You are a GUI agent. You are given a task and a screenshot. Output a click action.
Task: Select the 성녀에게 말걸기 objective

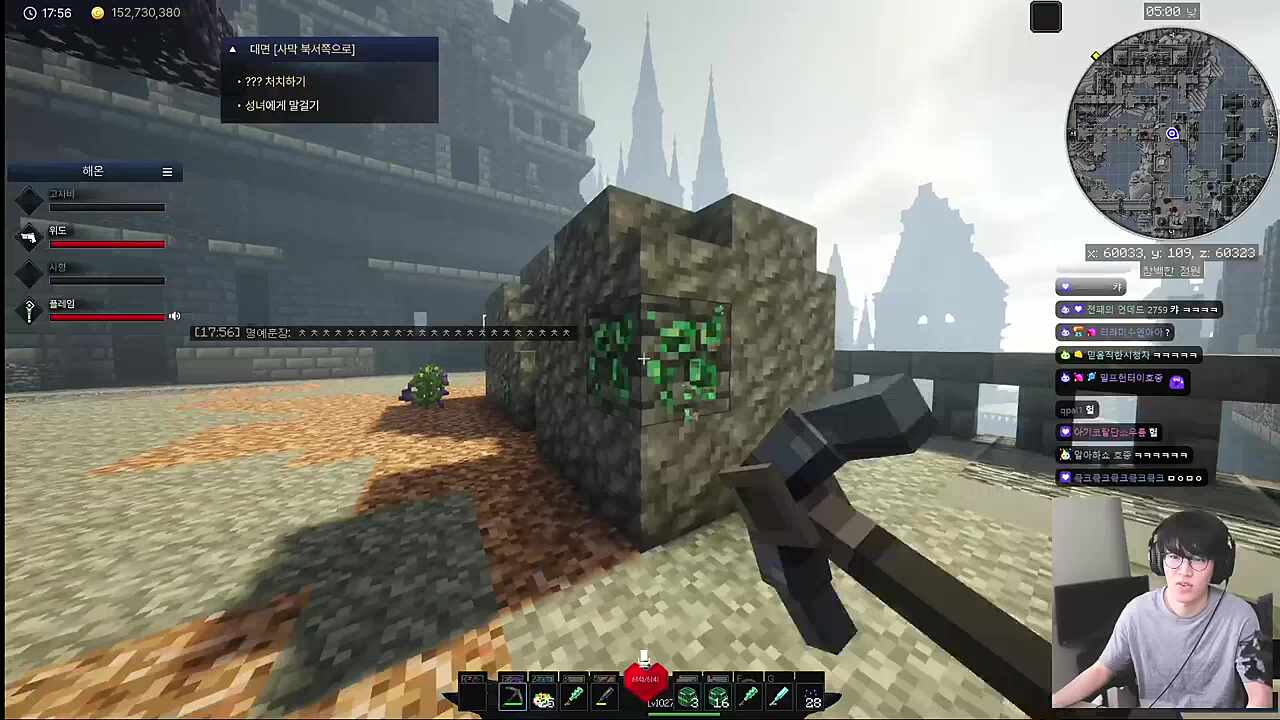282,106
